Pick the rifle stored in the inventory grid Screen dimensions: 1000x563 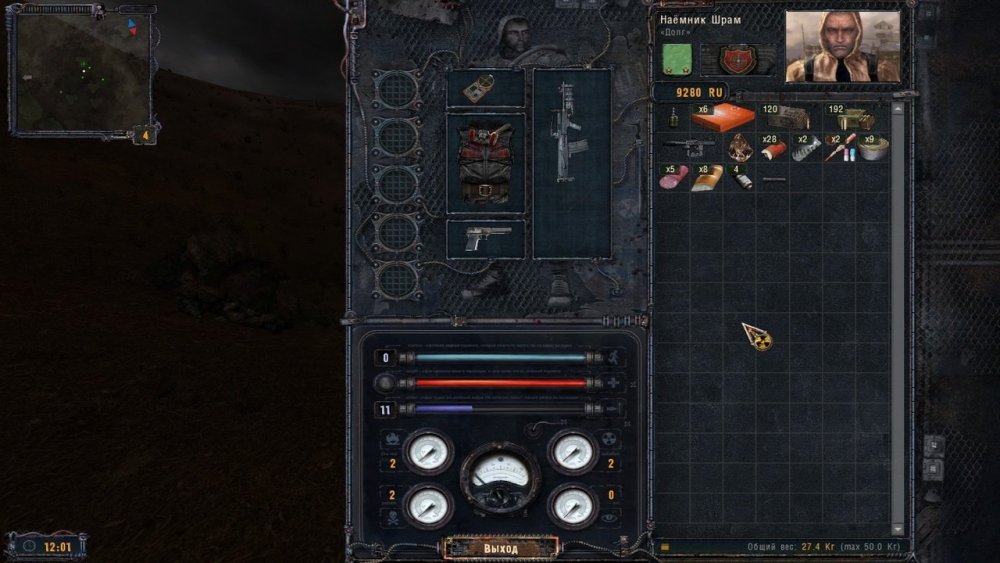click(x=689, y=148)
